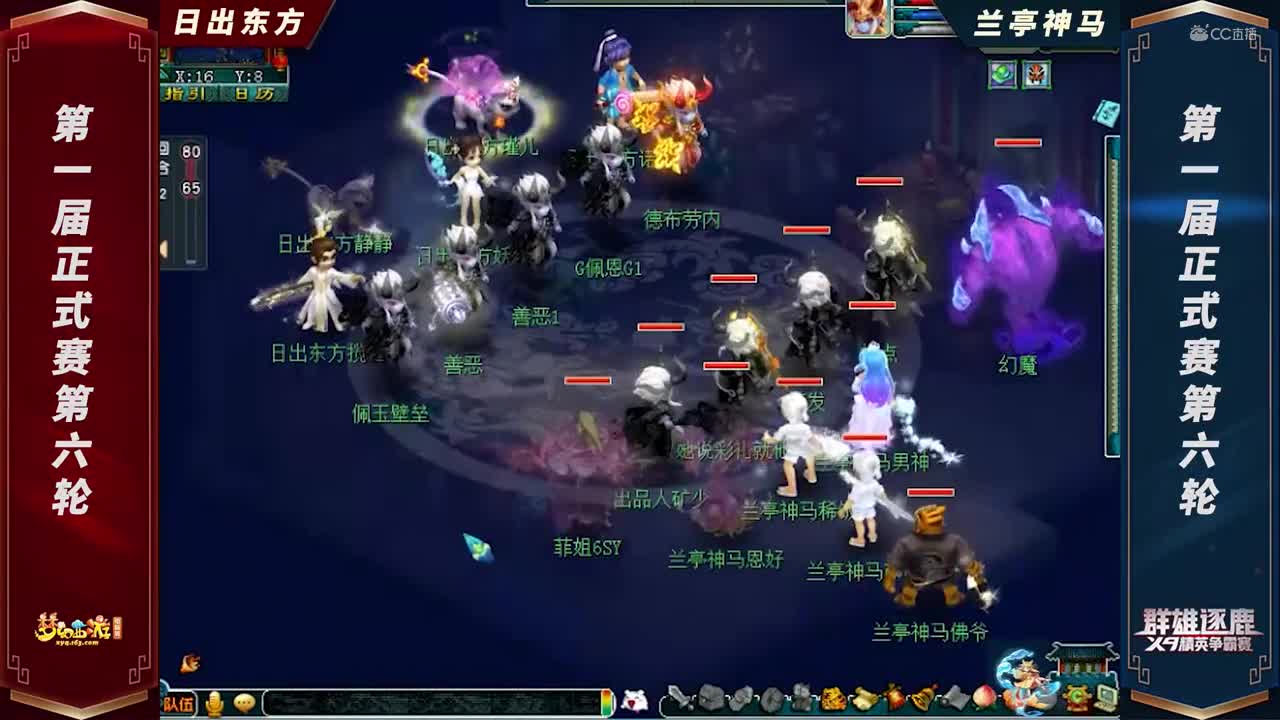The width and height of the screenshot is (1280, 720).
Task: Open the chat bubble icon at bottom left
Action: tap(244, 703)
